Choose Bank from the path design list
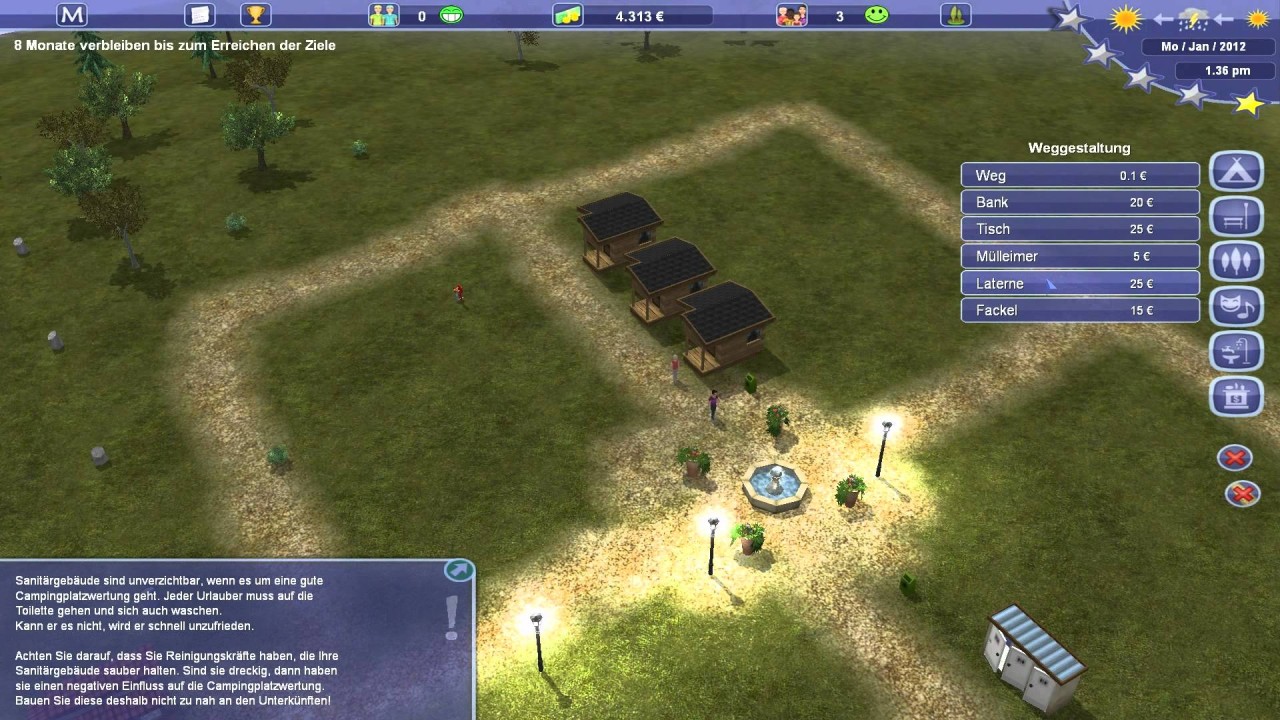 1080,202
